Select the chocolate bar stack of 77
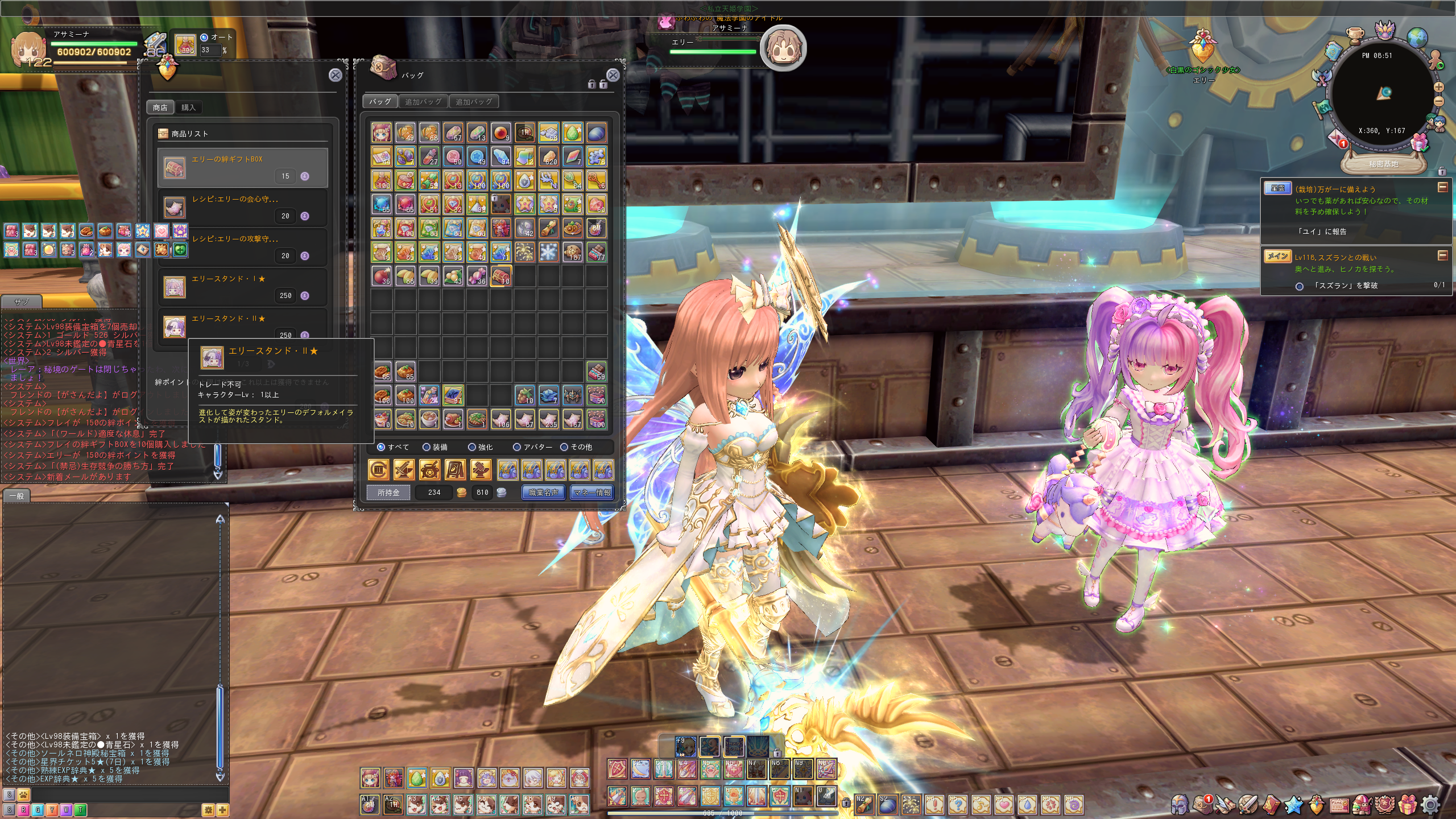Viewport: 1456px width, 819px height. click(596, 252)
